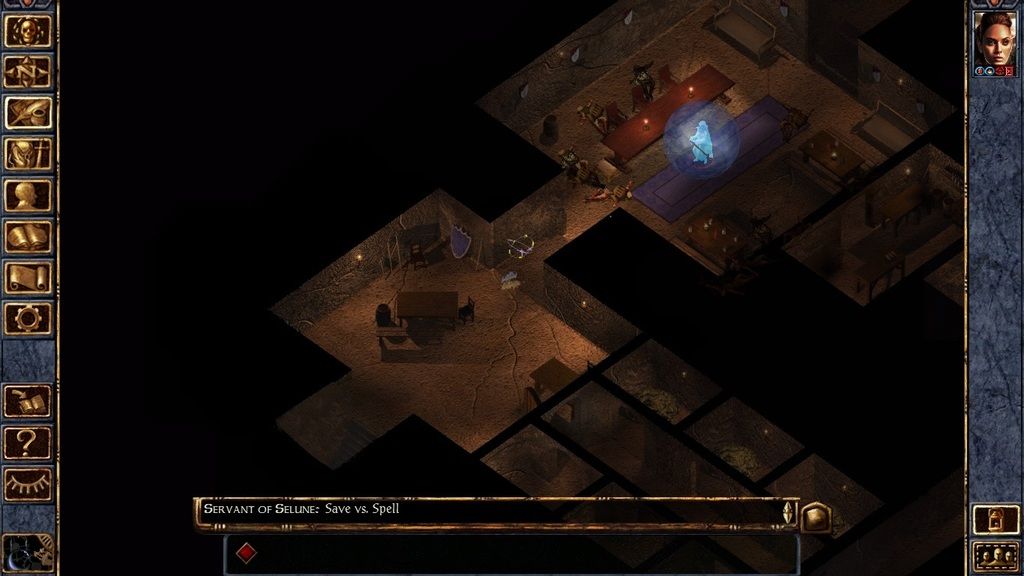Screen dimensions: 1024x576
Task: Click the game clock in the corner
Action: pos(26,553)
